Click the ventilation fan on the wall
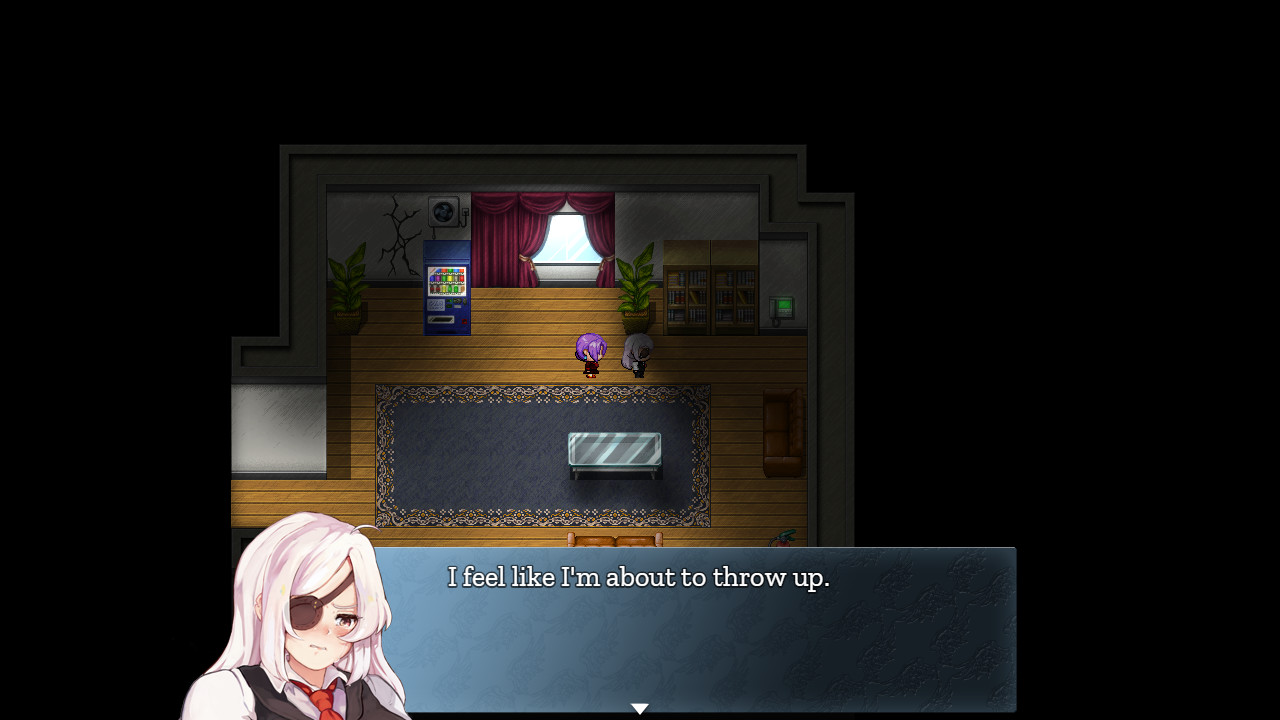Viewport: 1280px width, 720px height. tap(441, 211)
